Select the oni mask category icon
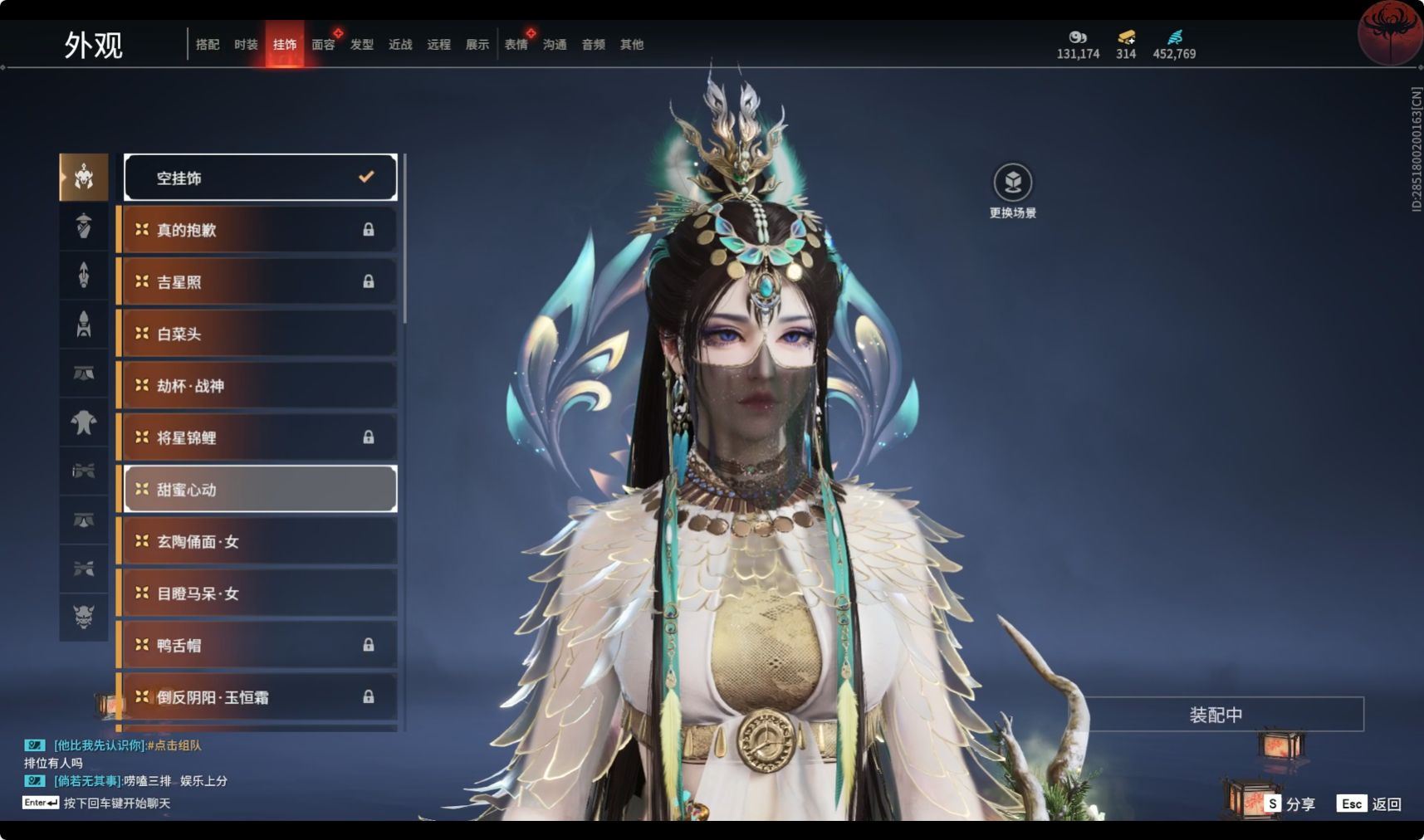Screen dimensions: 1424x840 [x=84, y=617]
